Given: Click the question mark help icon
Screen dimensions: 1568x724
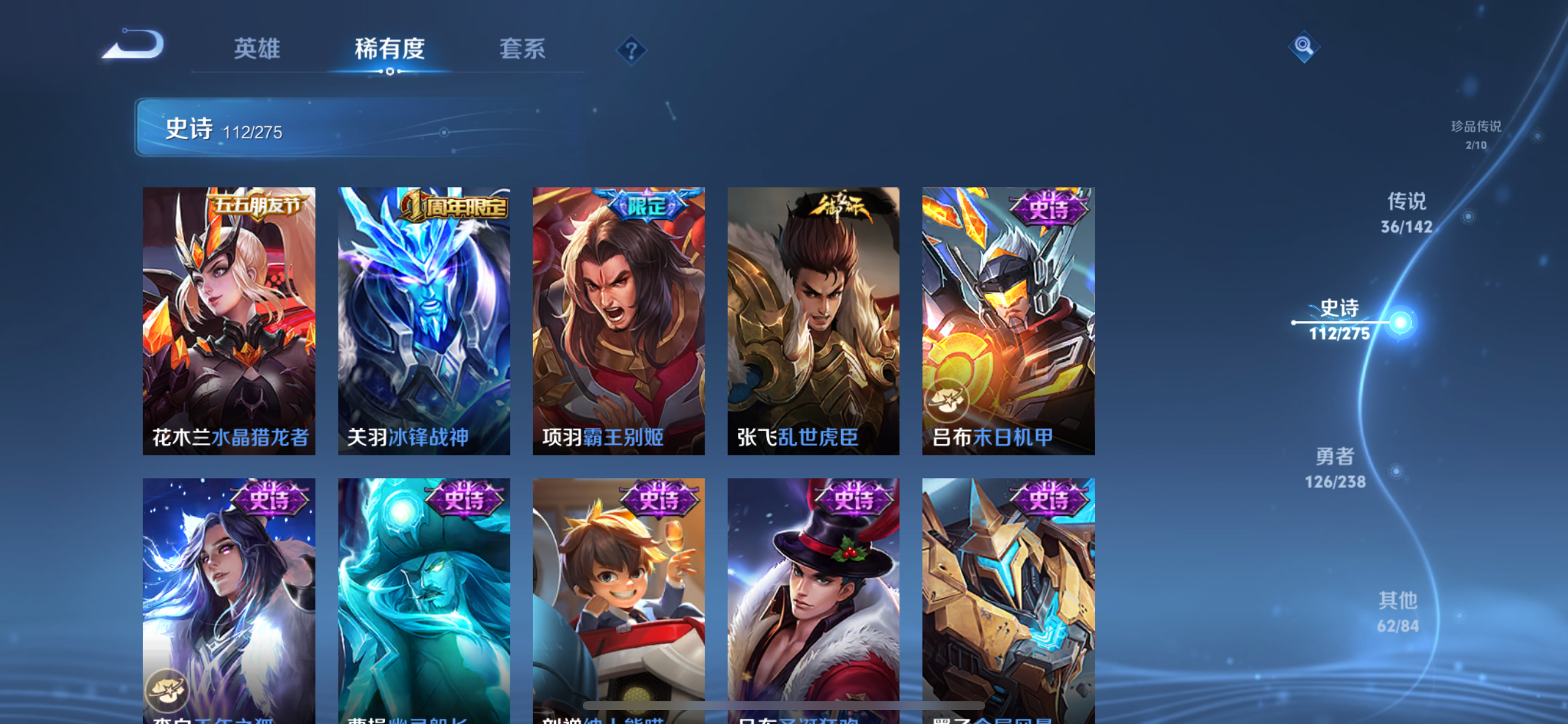Looking at the screenshot, I should [631, 50].
